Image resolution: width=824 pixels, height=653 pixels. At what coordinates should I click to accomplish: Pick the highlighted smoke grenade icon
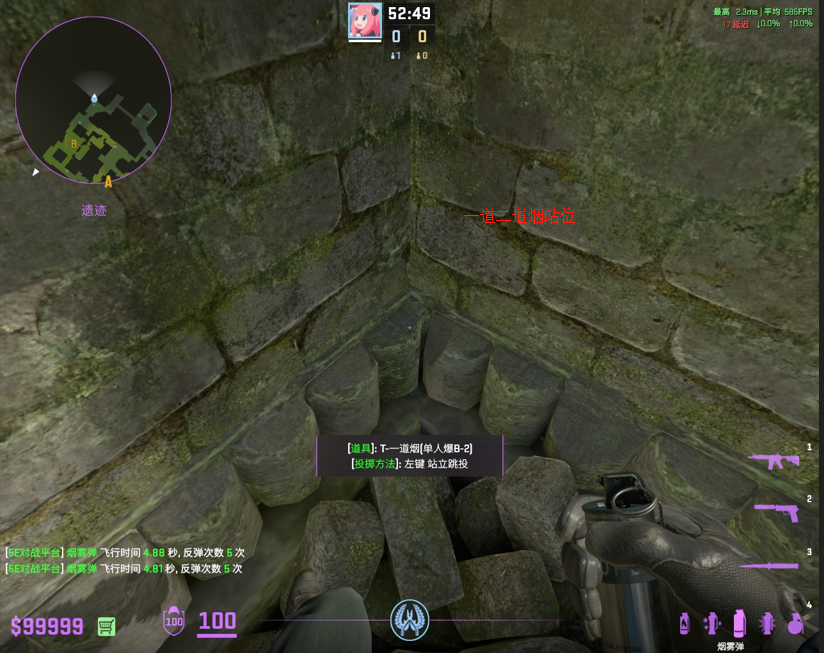(x=739, y=623)
